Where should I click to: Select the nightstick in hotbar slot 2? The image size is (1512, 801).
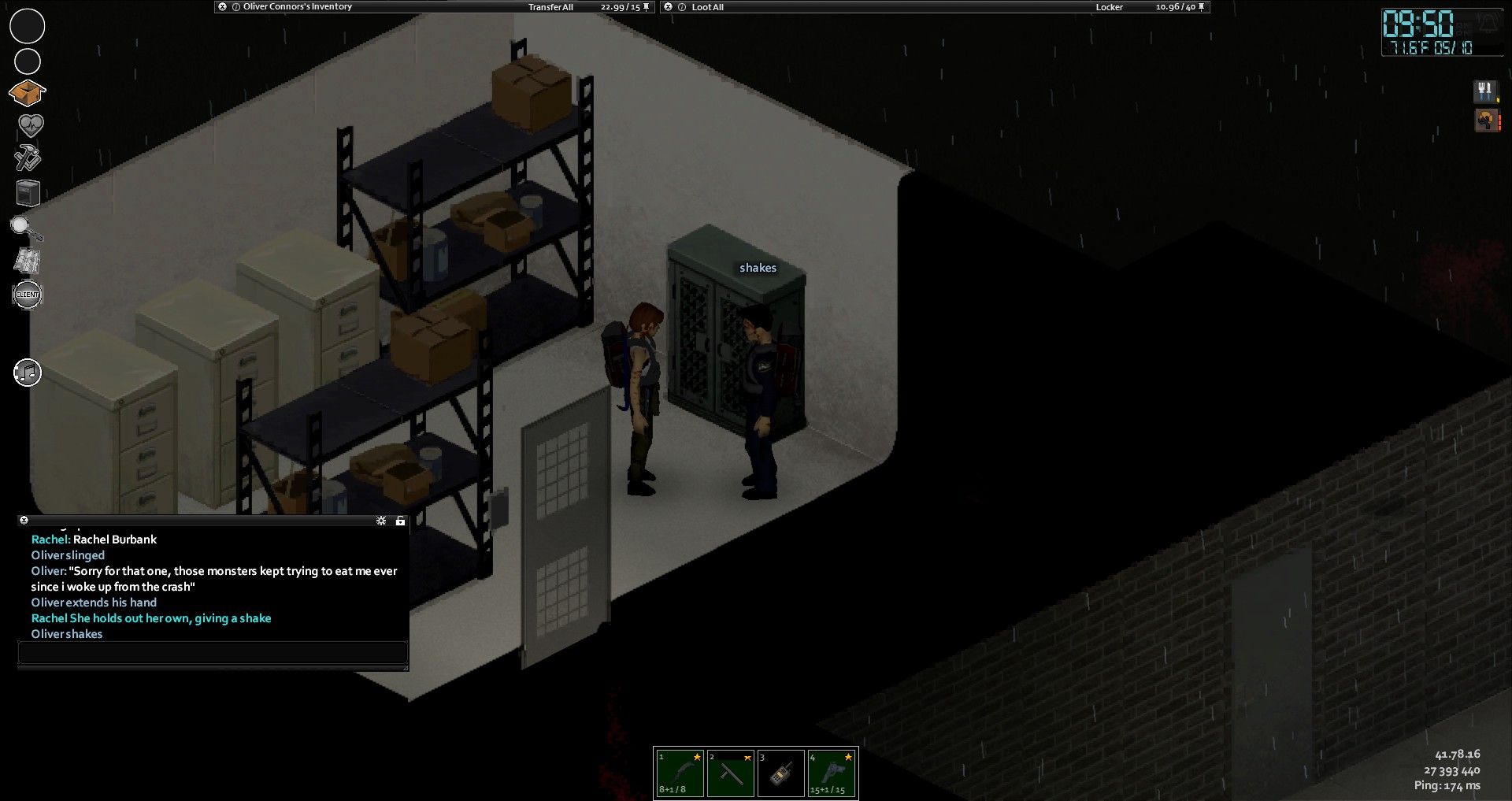(x=730, y=773)
